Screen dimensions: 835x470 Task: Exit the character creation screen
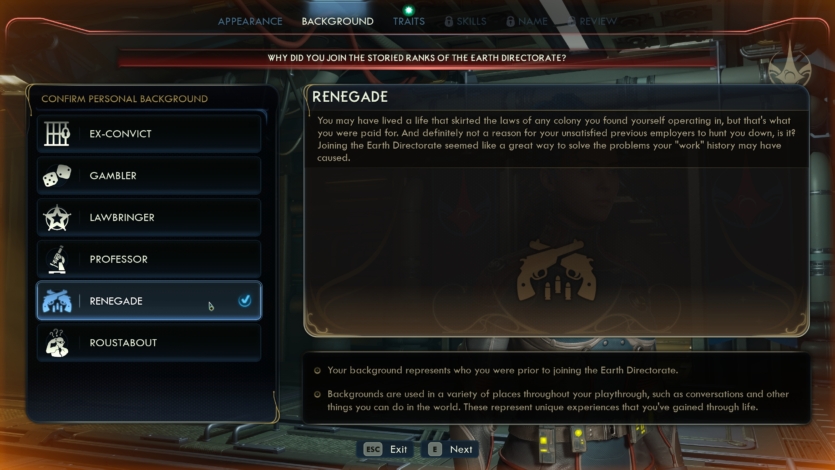click(x=386, y=449)
